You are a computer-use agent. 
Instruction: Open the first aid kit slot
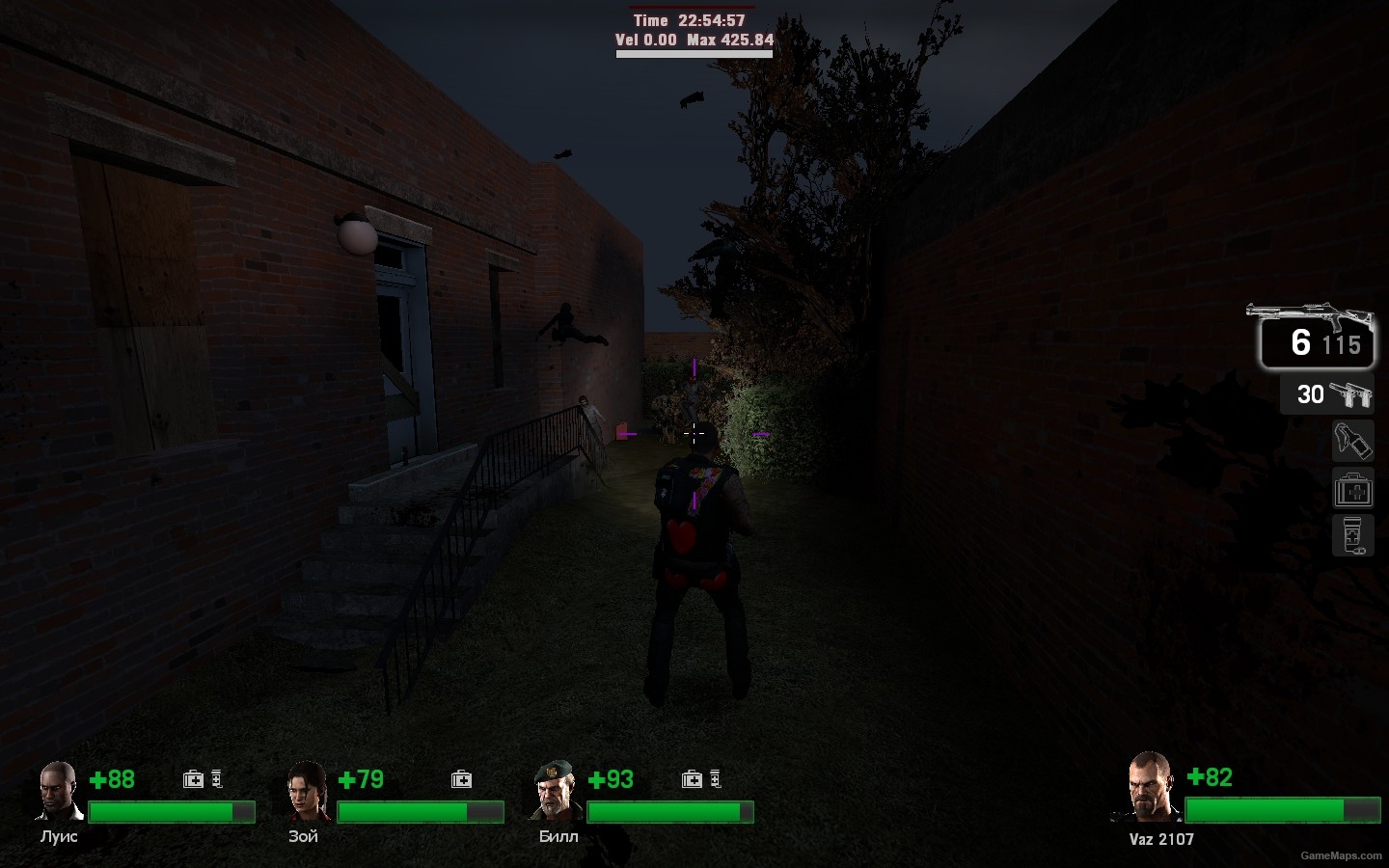coord(1353,489)
